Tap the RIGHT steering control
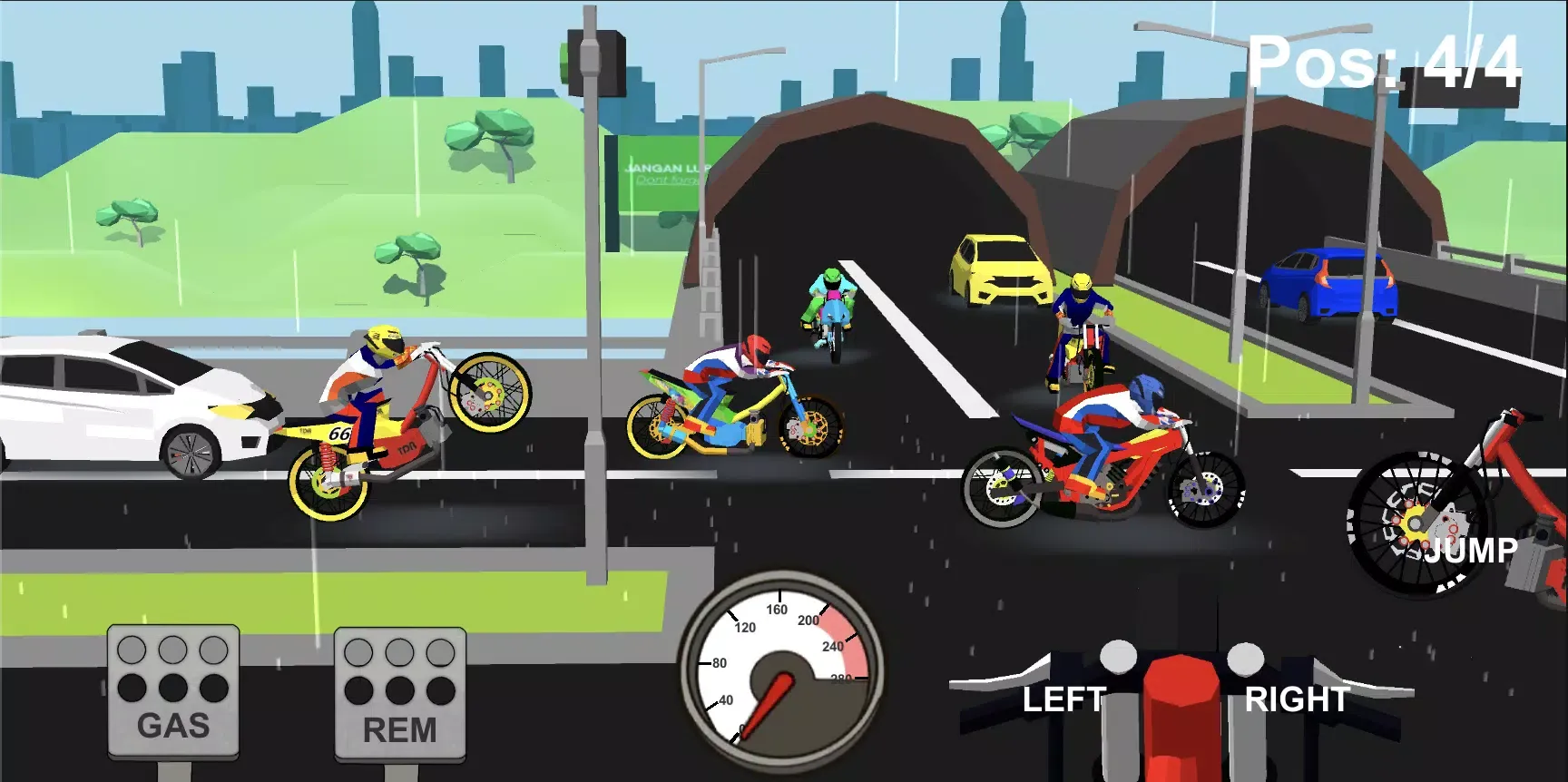 pos(1297,700)
